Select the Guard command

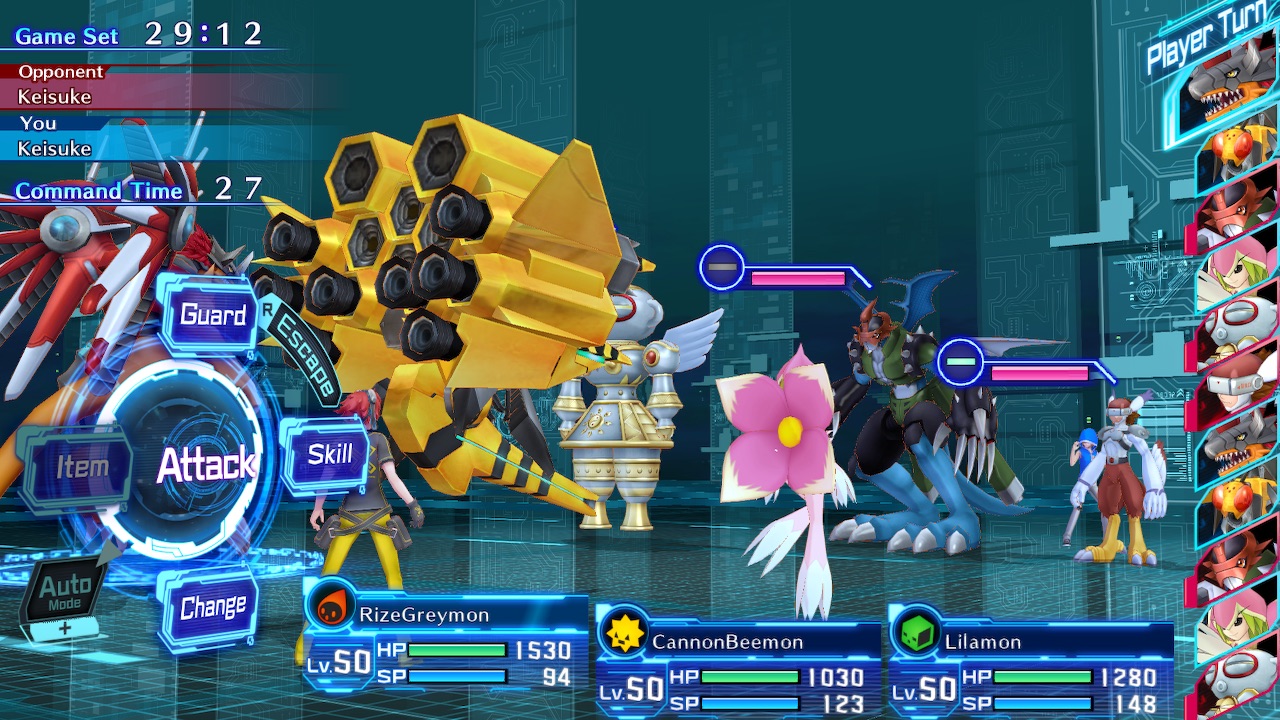tap(212, 316)
